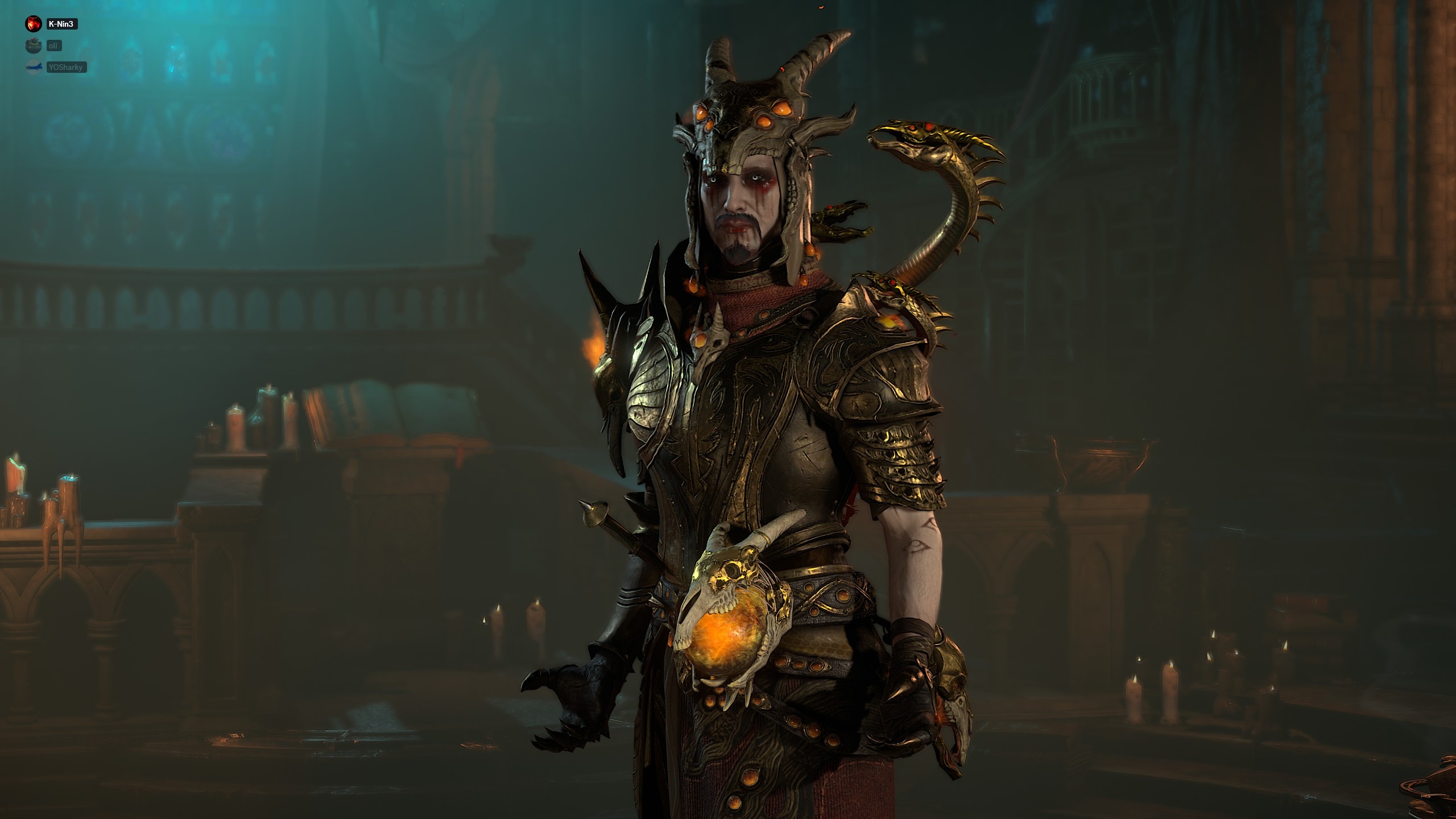Mute the user oli in the overlay
Viewport: 1456px width, 819px height.
(x=33, y=45)
